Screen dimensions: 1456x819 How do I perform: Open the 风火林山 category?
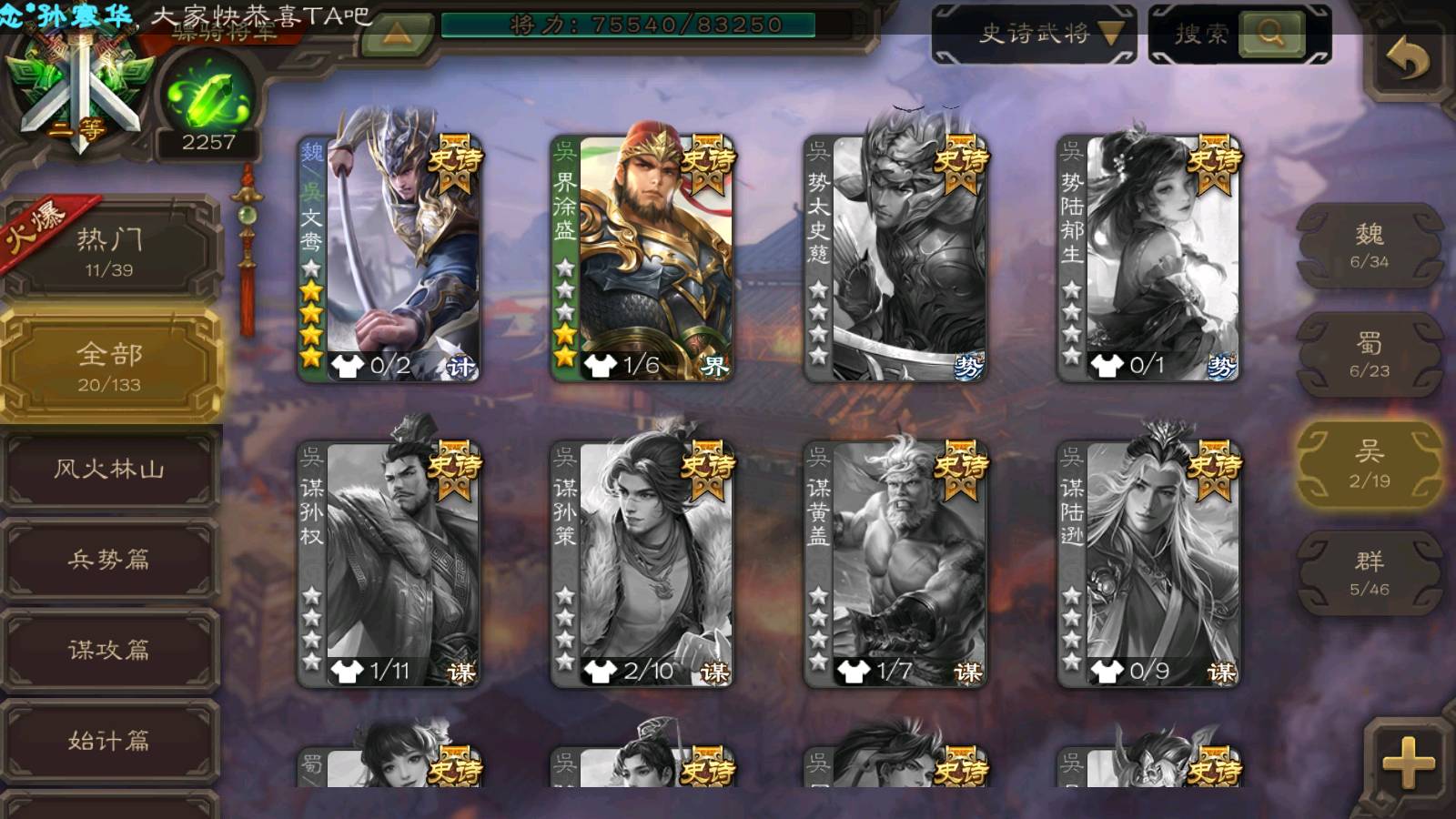109,470
